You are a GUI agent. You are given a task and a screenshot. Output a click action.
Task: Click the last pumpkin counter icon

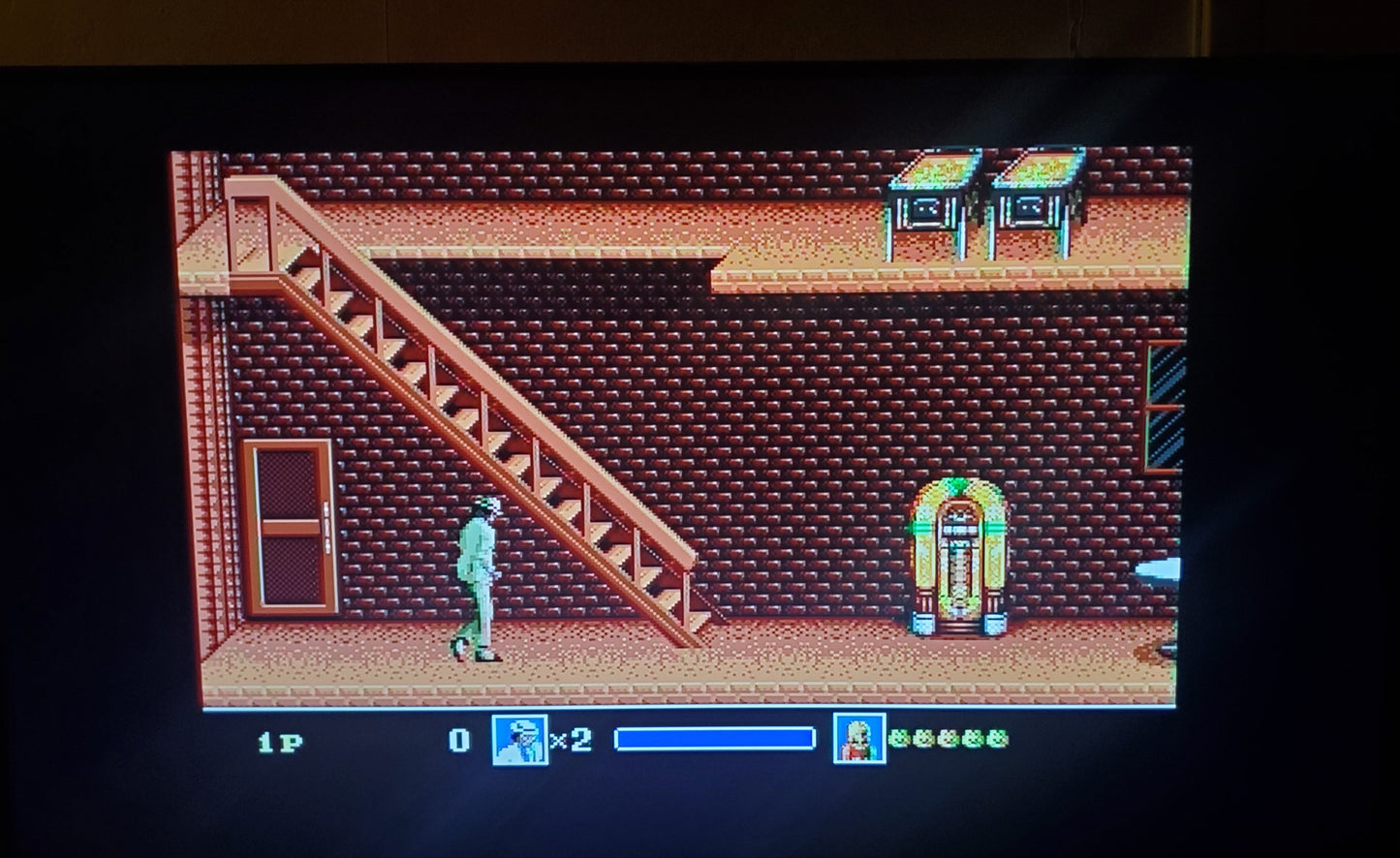pyautogui.click(x=994, y=740)
